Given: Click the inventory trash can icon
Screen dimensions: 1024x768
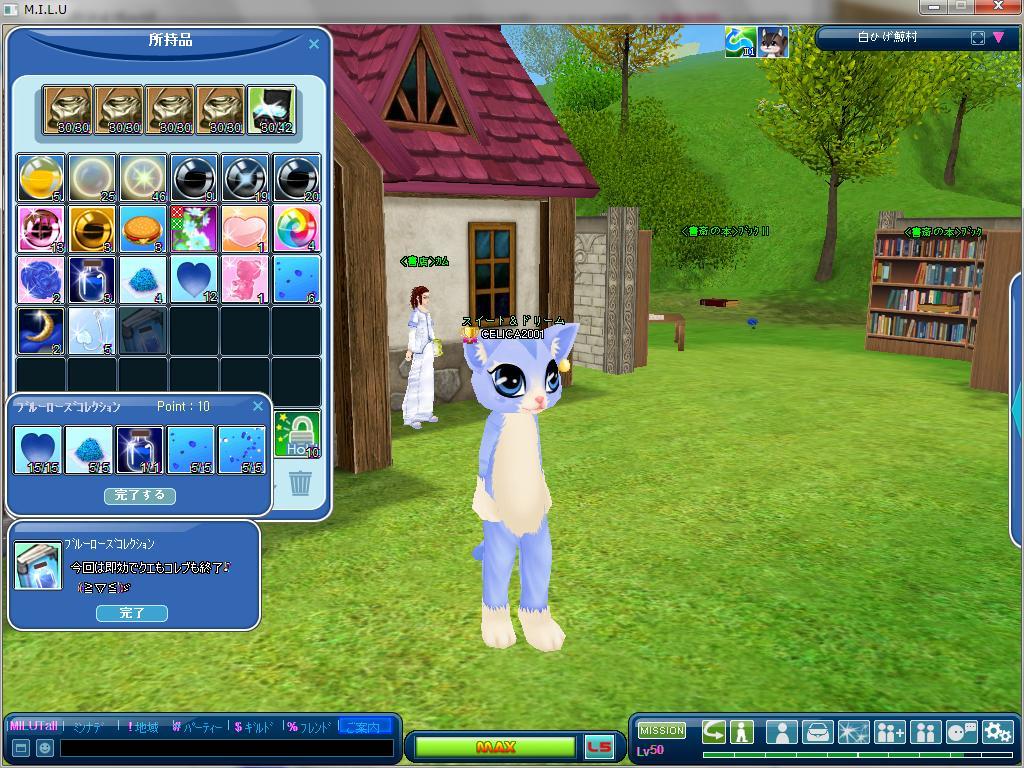Looking at the screenshot, I should point(300,484).
